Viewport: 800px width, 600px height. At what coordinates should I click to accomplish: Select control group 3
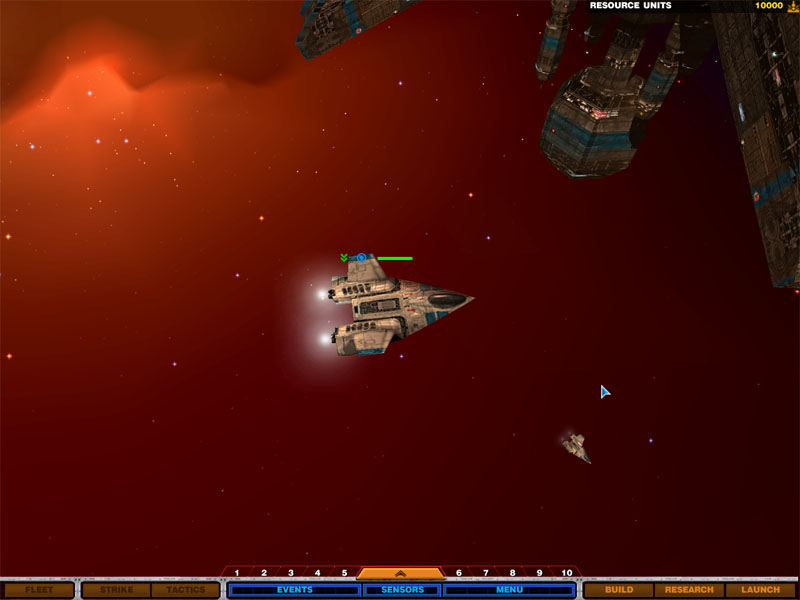point(291,573)
